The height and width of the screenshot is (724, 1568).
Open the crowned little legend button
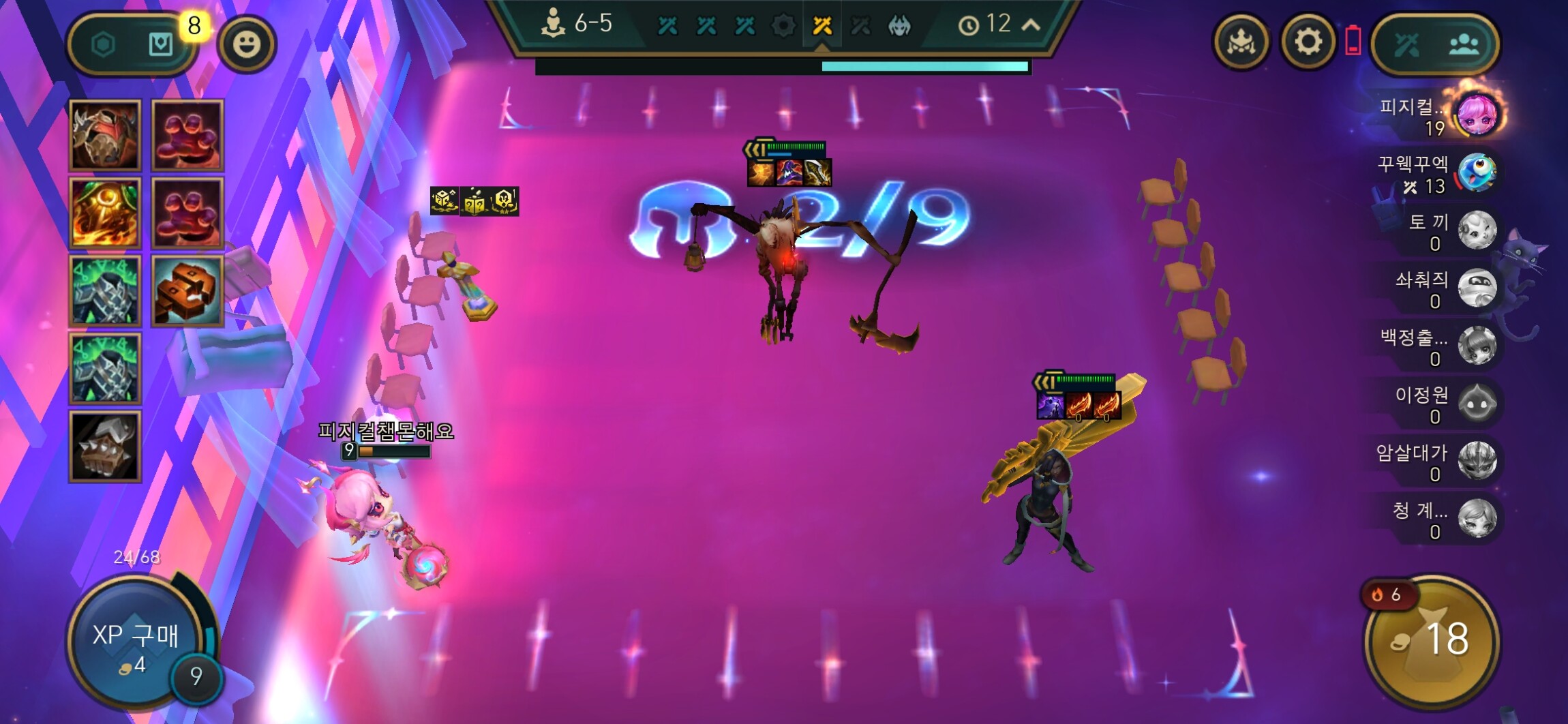tap(1241, 43)
